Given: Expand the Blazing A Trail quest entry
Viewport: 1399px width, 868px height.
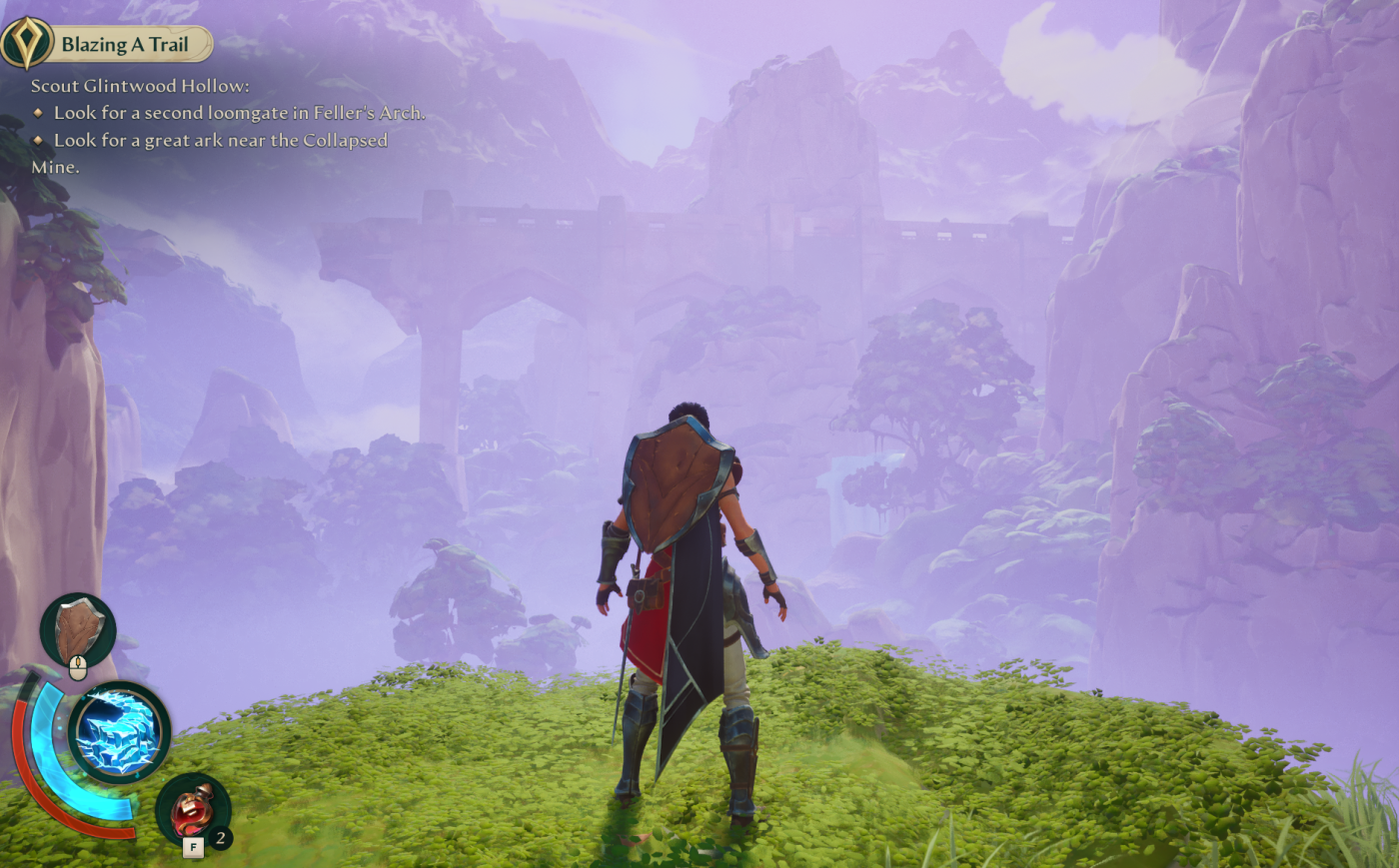Looking at the screenshot, I should (x=125, y=44).
